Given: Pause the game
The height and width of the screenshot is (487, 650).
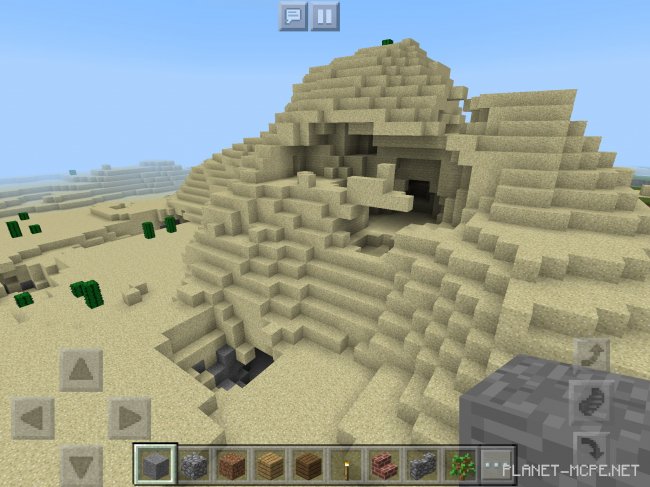Looking at the screenshot, I should click(325, 16).
